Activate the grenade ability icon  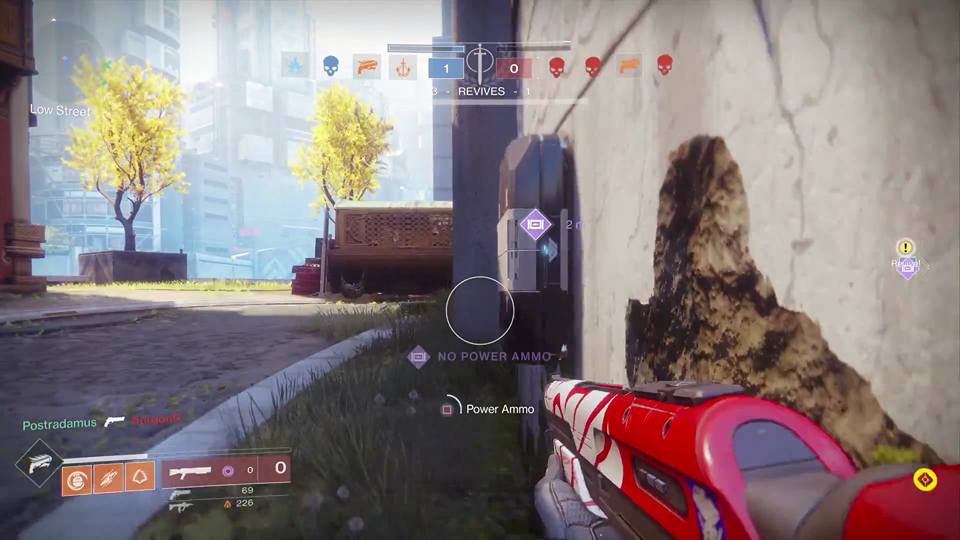(x=77, y=480)
